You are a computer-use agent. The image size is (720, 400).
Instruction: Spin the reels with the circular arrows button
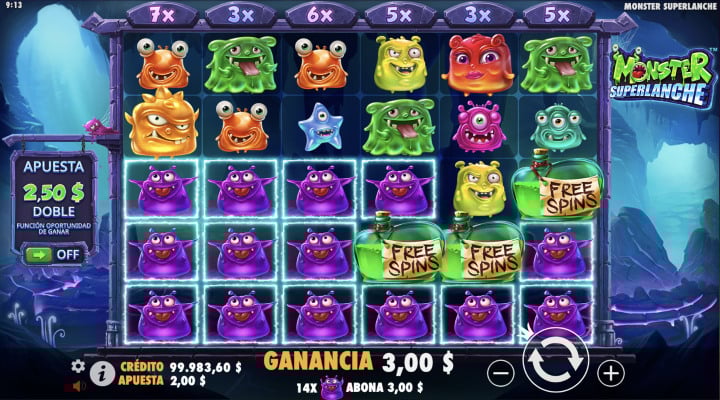(556, 368)
